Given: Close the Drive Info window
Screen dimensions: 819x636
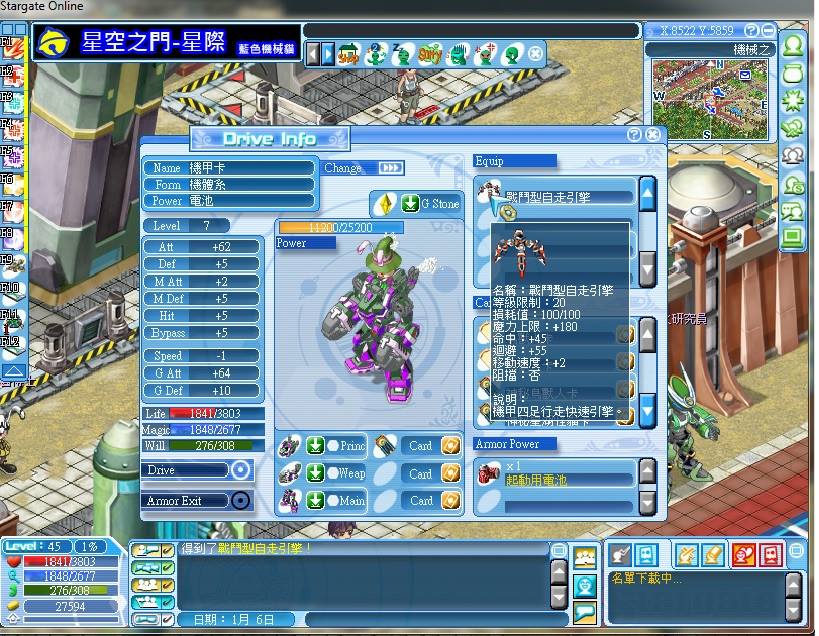Looking at the screenshot, I should (x=653, y=134).
